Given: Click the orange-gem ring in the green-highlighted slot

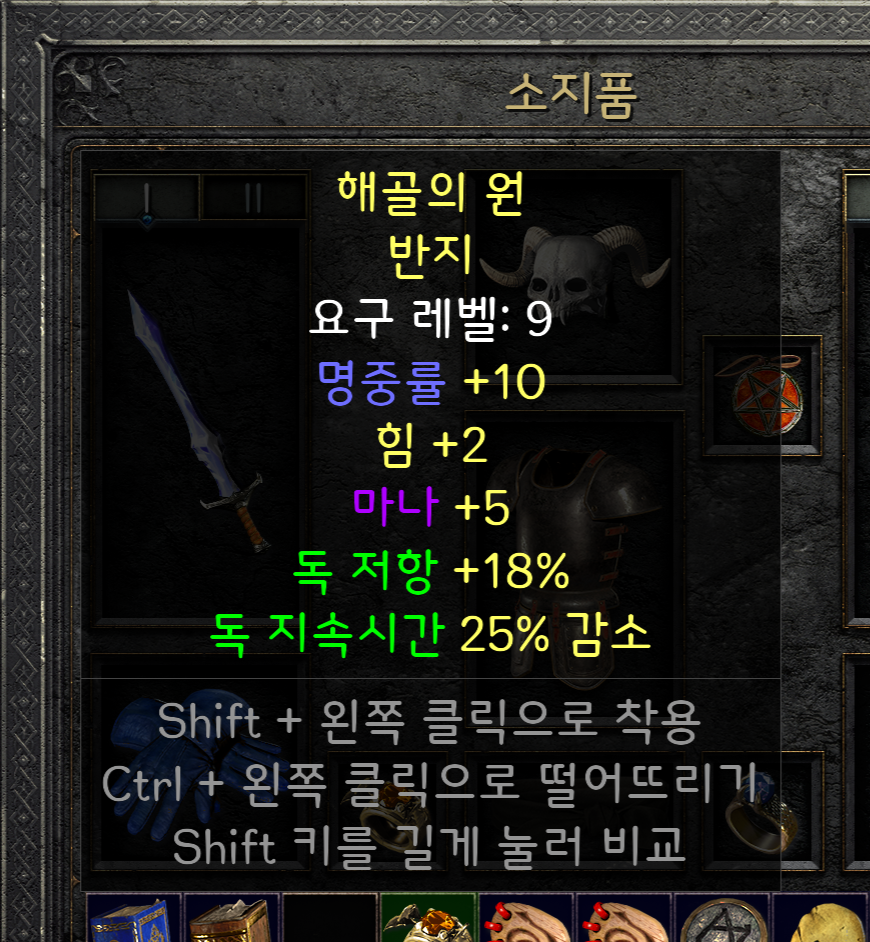Looking at the screenshot, I should click(x=428, y=920).
